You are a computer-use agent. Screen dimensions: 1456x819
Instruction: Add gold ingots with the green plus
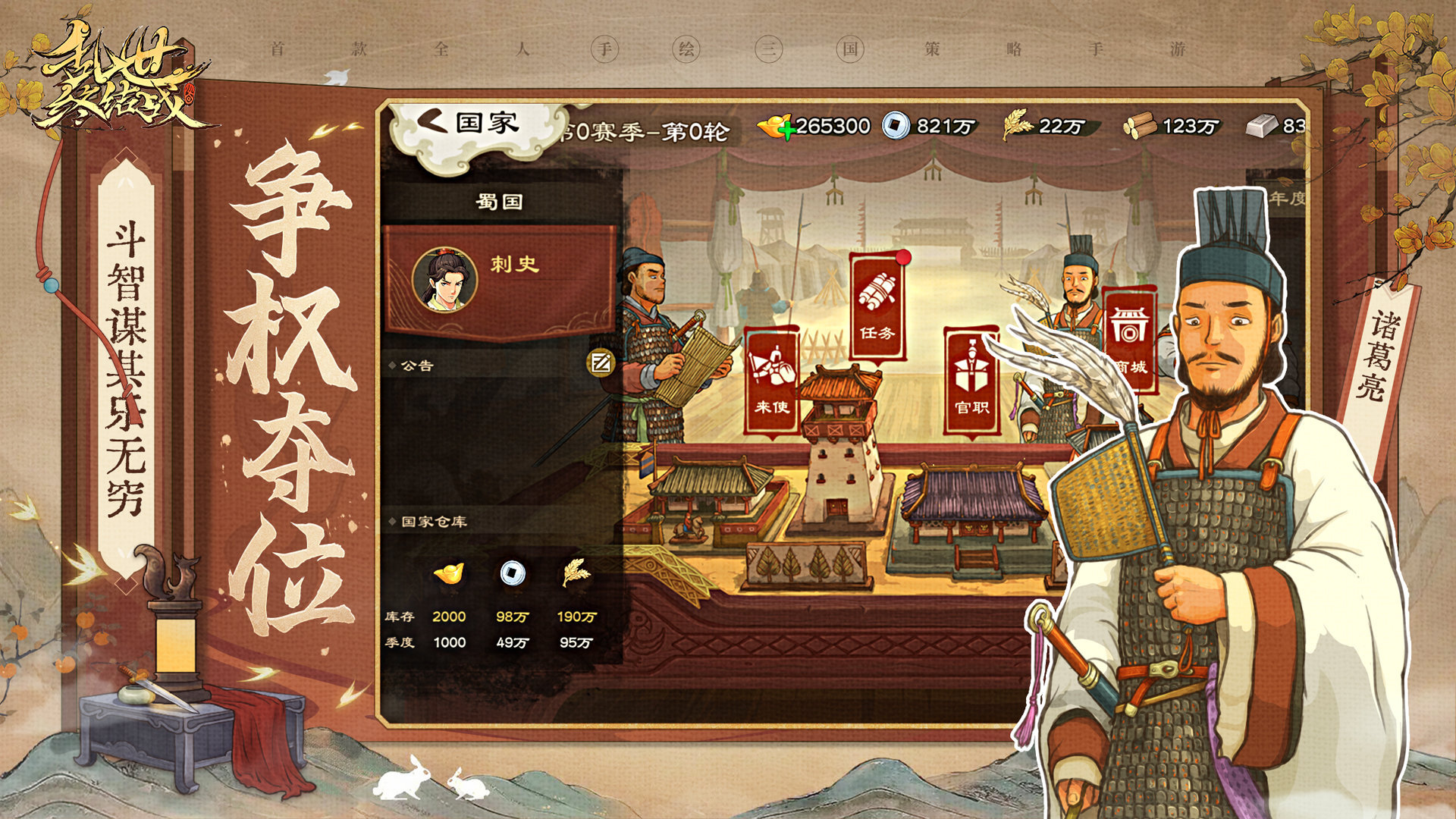click(786, 130)
